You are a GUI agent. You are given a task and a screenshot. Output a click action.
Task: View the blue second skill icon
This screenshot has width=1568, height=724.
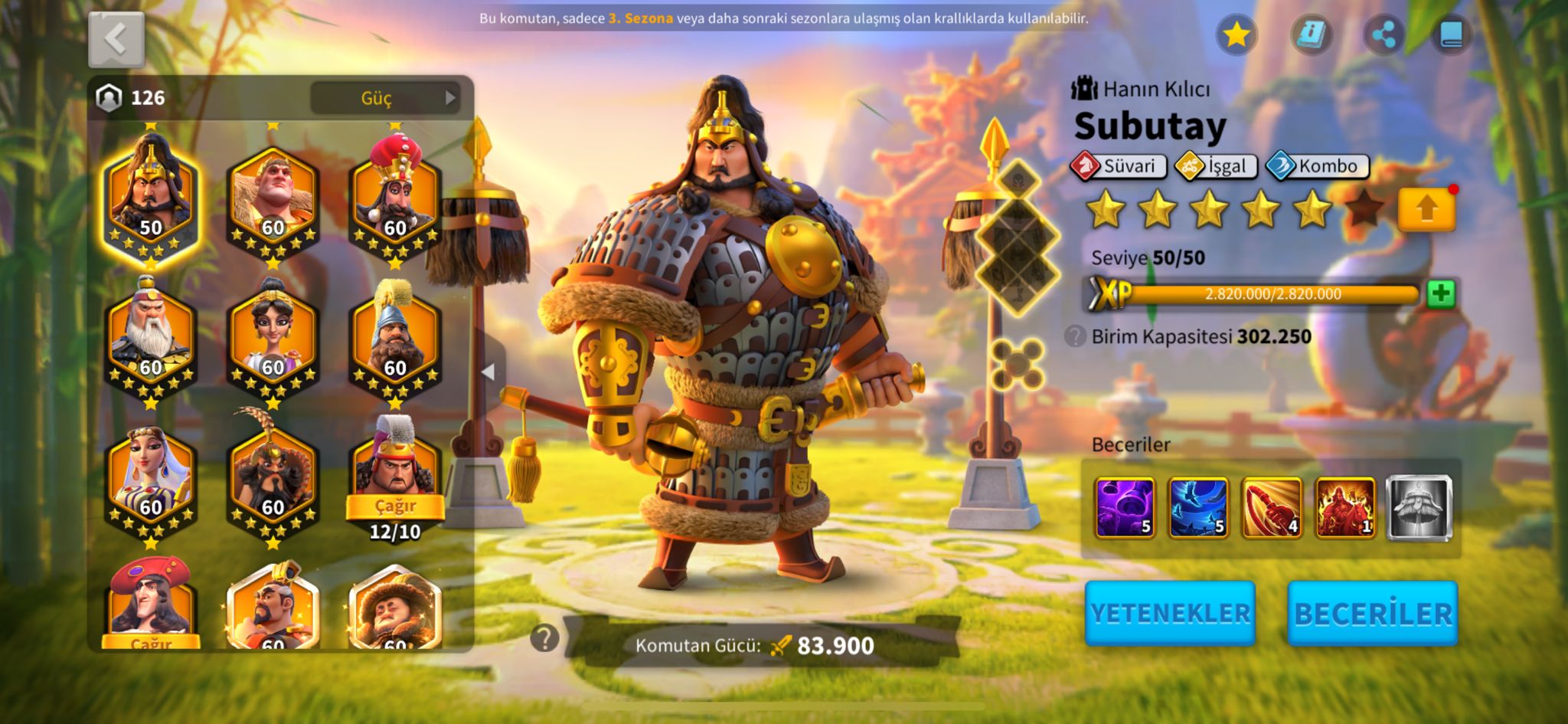click(1198, 507)
